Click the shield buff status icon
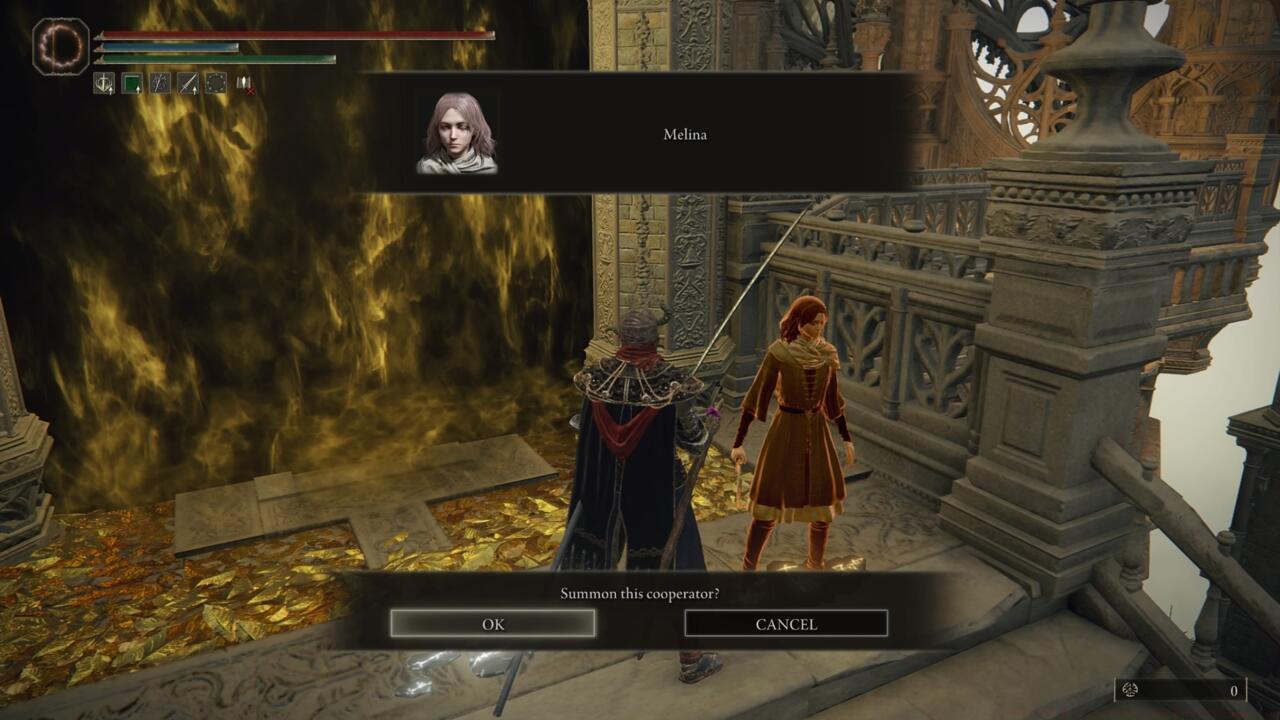The height and width of the screenshot is (720, 1280). 104,83
